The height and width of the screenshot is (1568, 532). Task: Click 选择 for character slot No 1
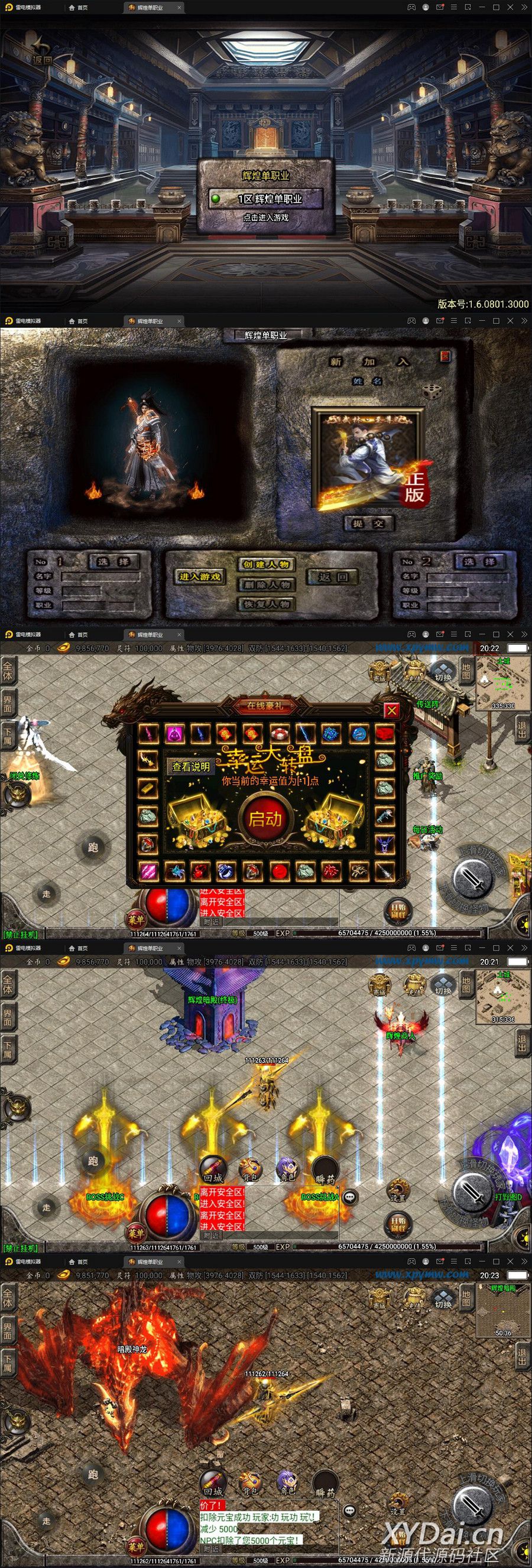114,561
